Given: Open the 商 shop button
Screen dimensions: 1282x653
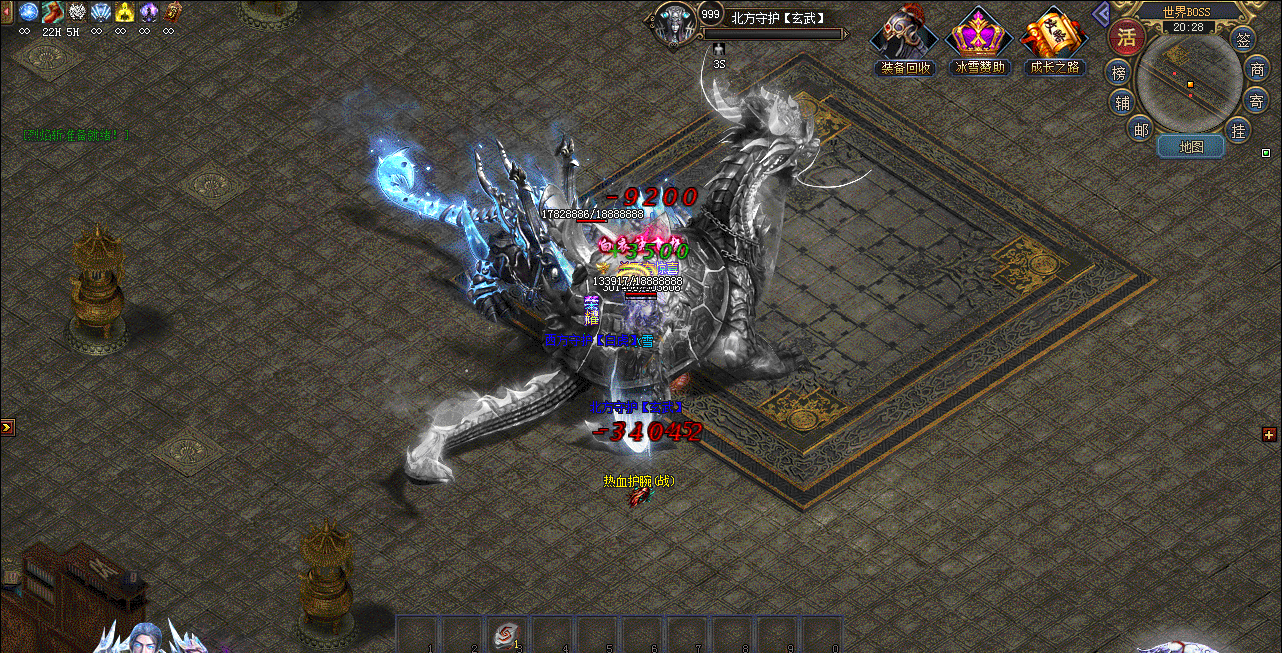Looking at the screenshot, I should 1257,70.
